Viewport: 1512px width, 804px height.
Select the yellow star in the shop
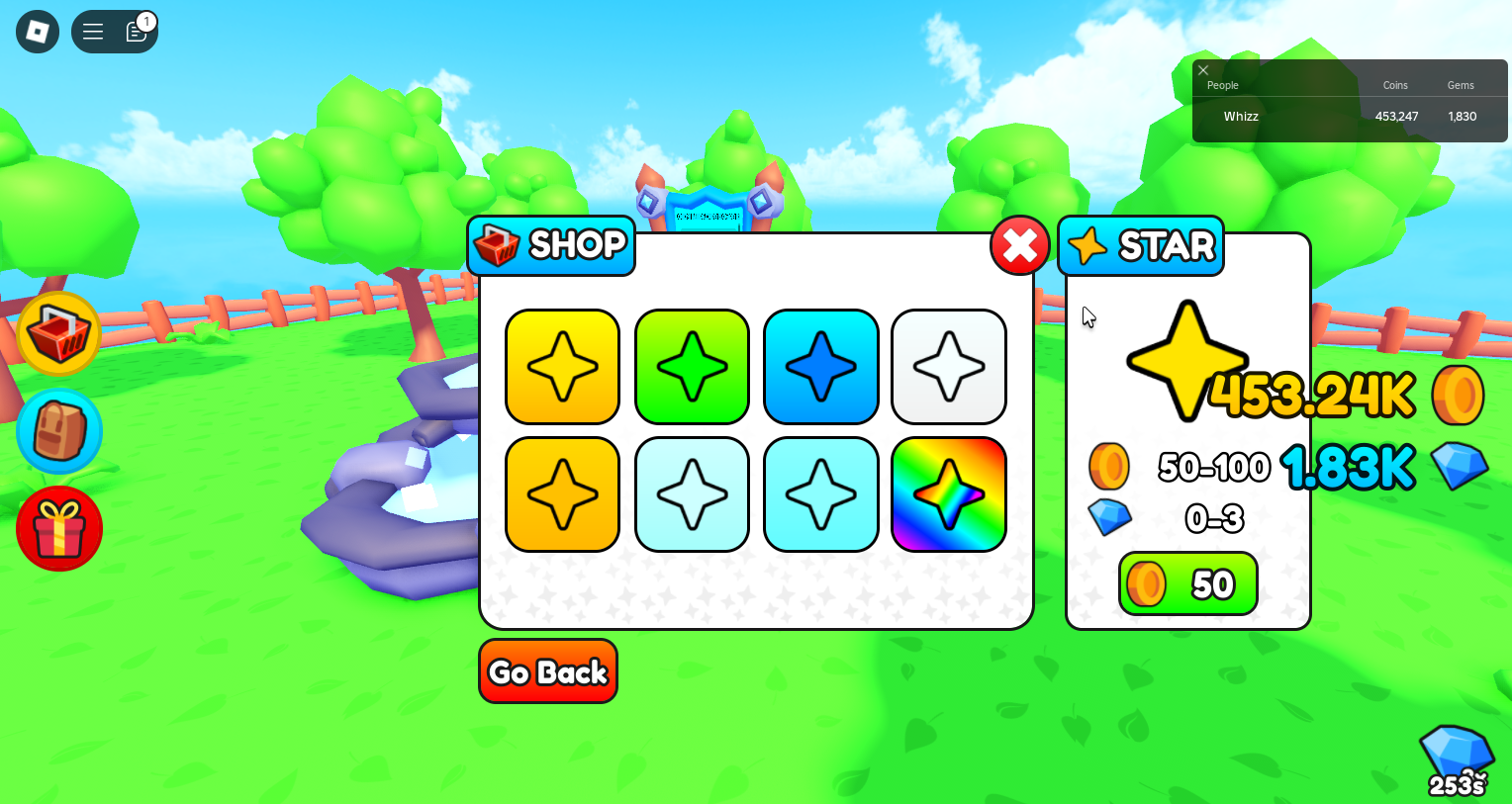562,366
